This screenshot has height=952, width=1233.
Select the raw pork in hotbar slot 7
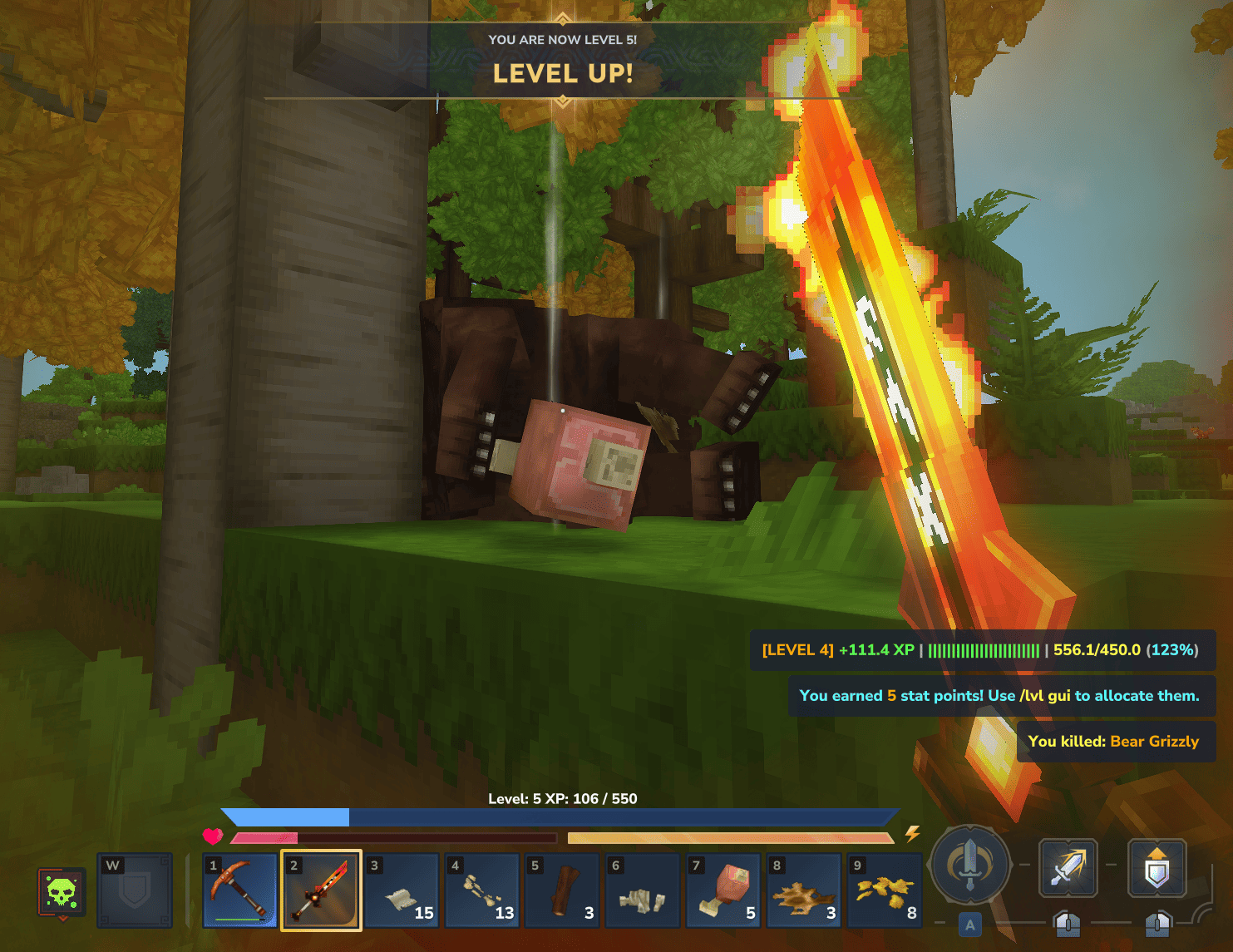click(723, 891)
